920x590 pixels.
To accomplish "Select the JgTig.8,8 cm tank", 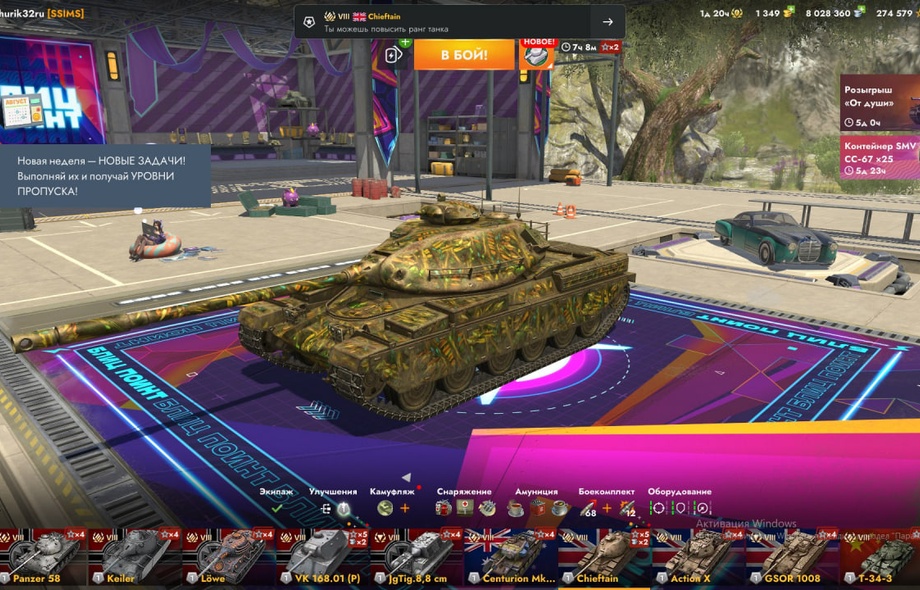I will click(416, 557).
